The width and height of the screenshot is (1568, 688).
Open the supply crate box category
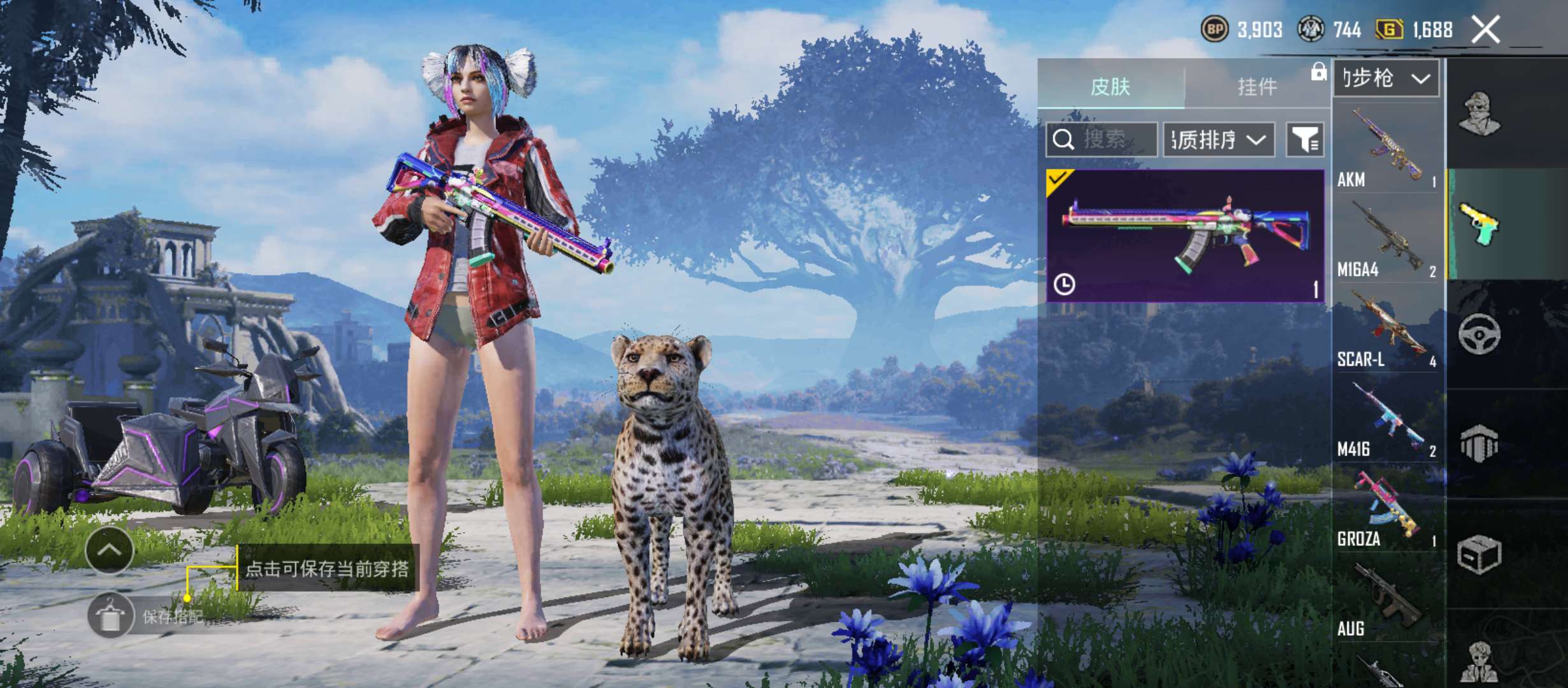tap(1480, 554)
